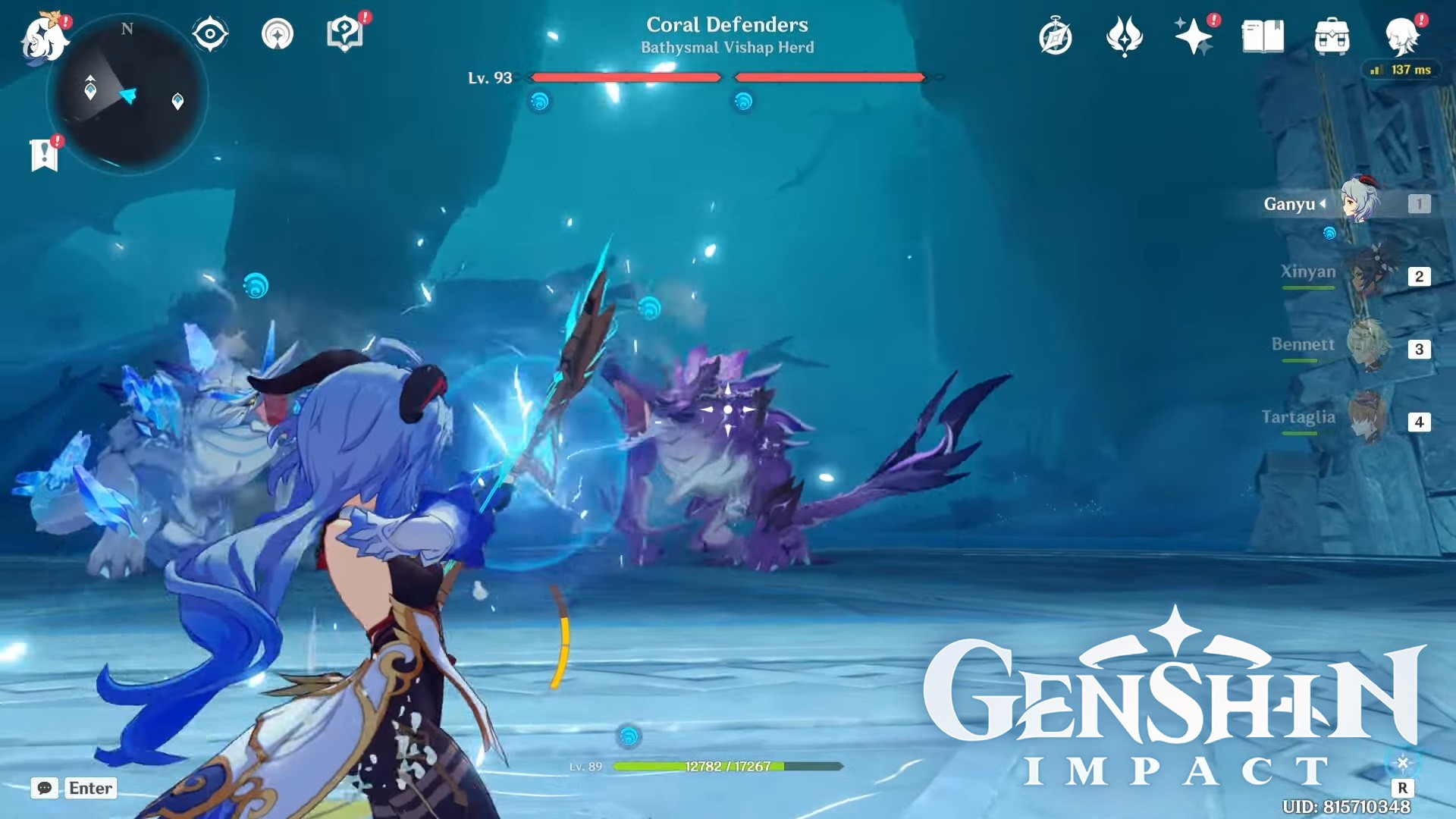
Task: Toggle the Elemental Sight eye icon
Action: [210, 34]
